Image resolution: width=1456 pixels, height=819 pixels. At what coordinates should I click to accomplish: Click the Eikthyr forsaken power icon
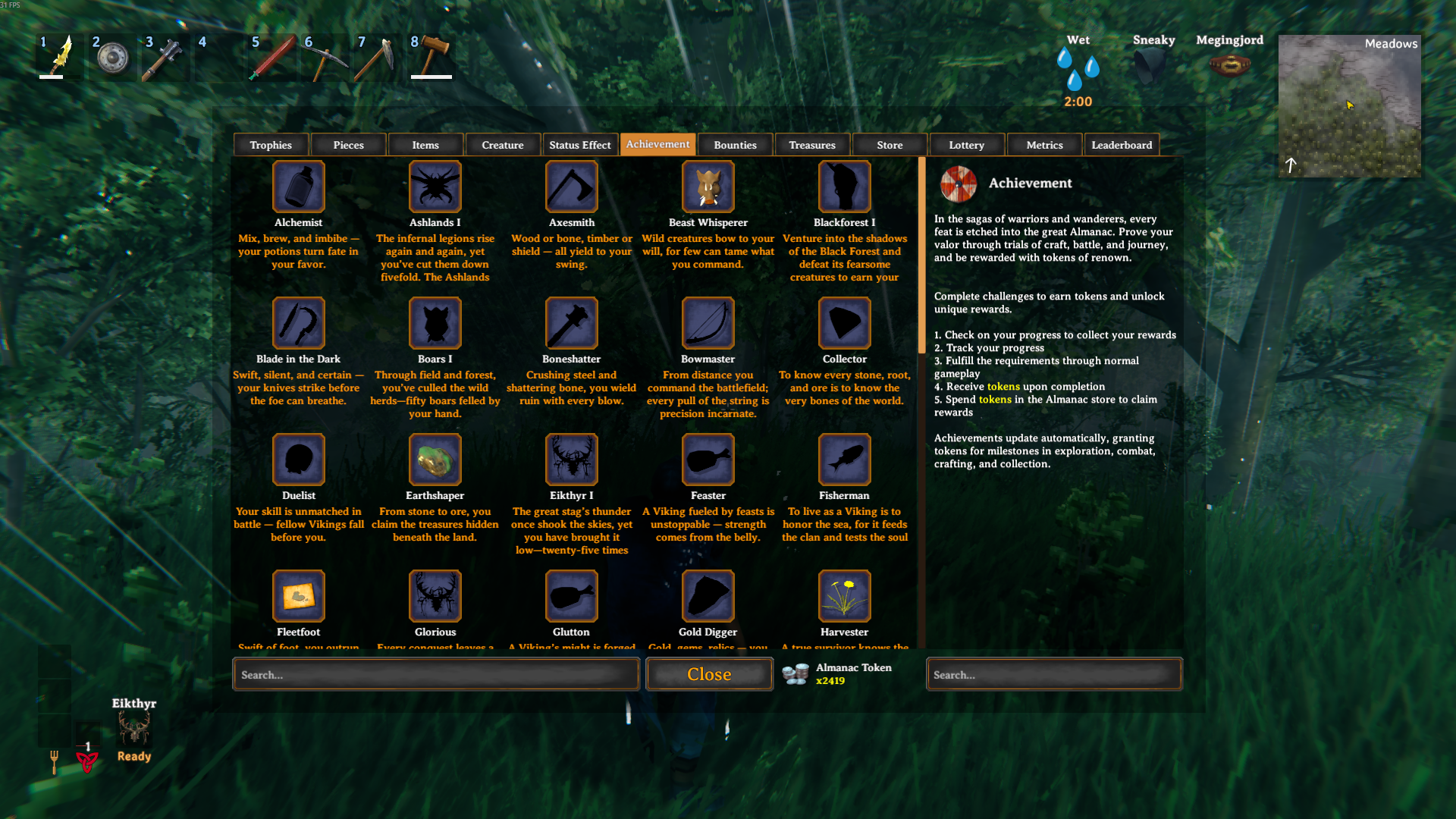click(134, 730)
